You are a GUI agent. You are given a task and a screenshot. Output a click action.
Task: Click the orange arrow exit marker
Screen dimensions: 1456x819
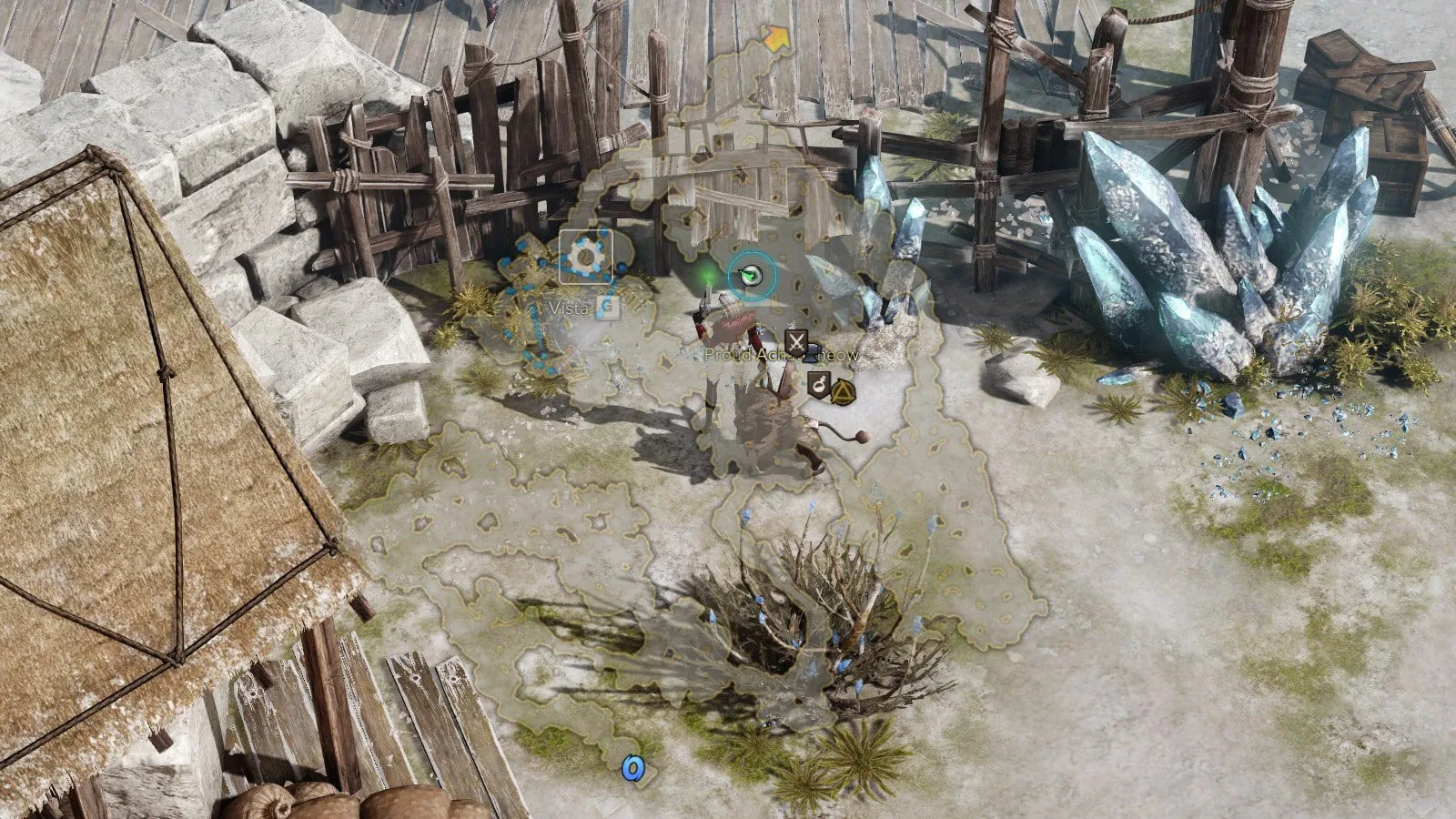point(775,37)
